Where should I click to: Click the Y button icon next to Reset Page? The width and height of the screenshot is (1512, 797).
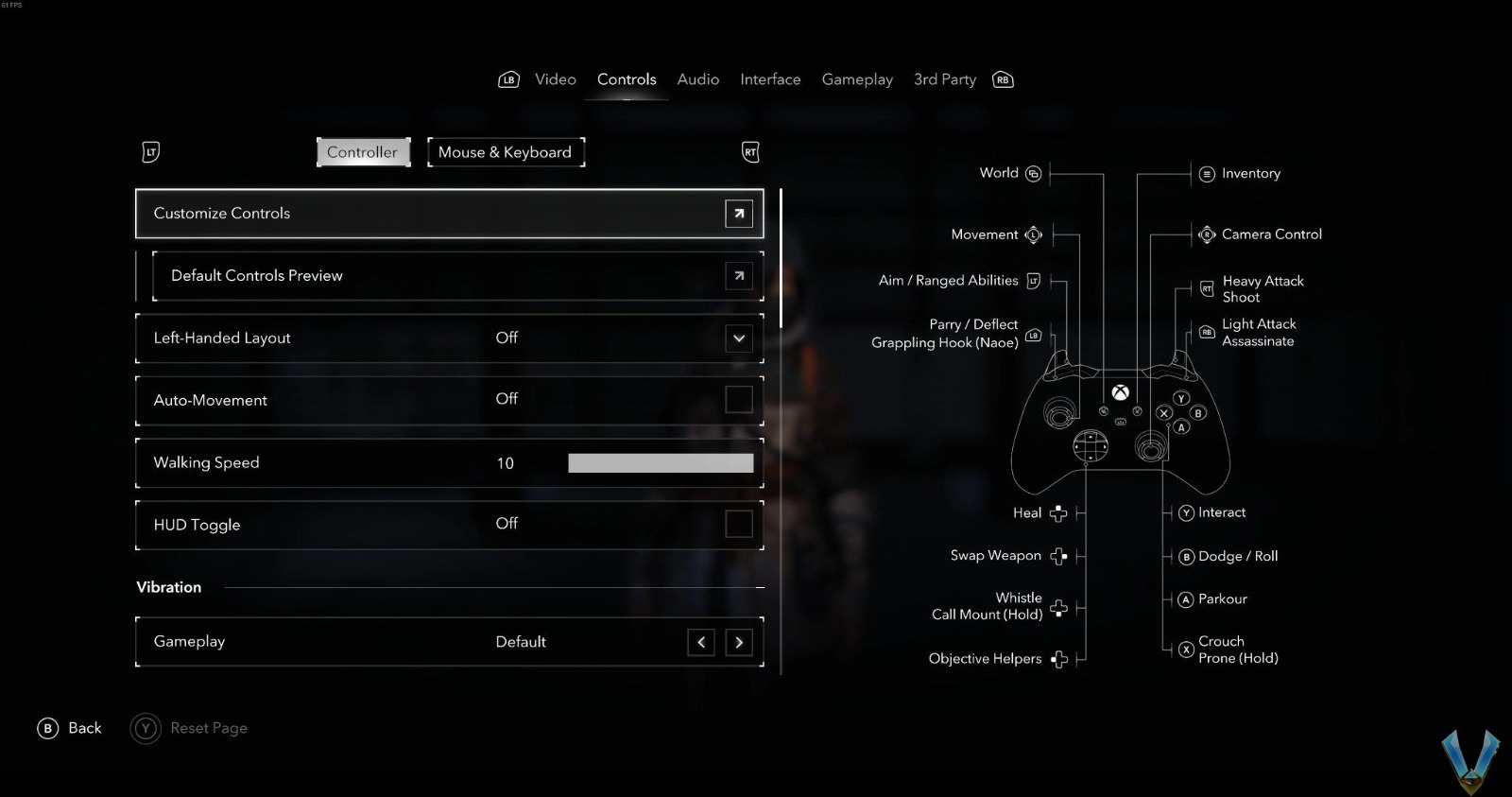145,728
